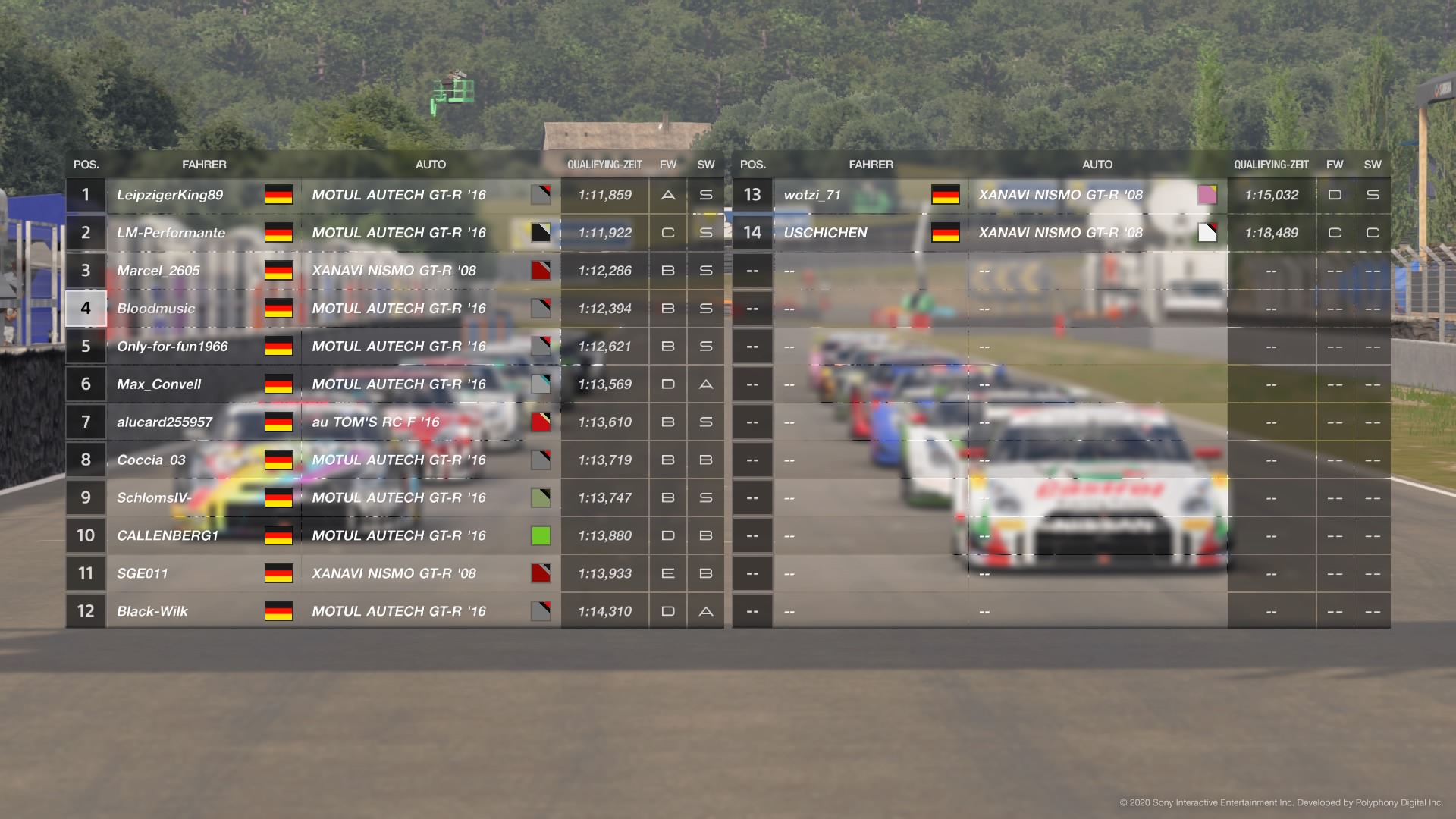The height and width of the screenshot is (819, 1456).
Task: Select the POS. header of the left table
Action: [86, 164]
